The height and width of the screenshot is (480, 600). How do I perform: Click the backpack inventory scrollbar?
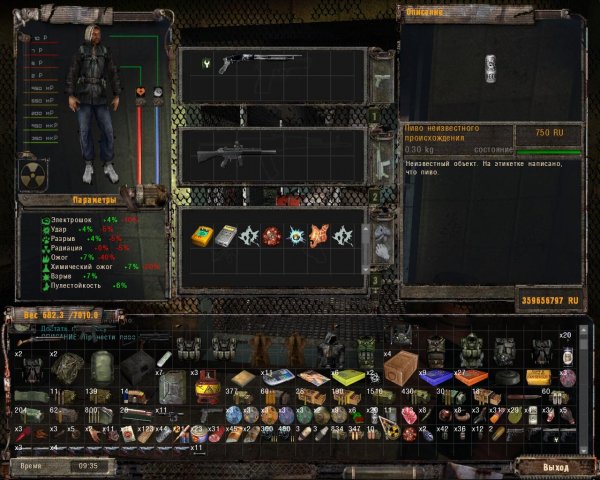(583, 390)
